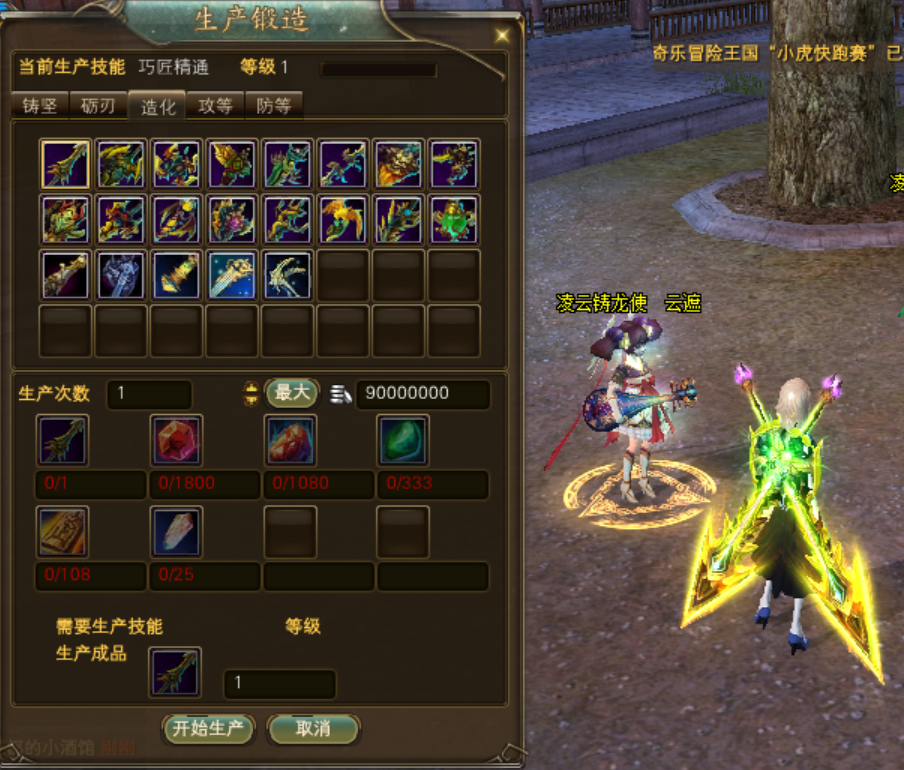Set production count with 最大 button
This screenshot has width=904, height=770.
[291, 393]
